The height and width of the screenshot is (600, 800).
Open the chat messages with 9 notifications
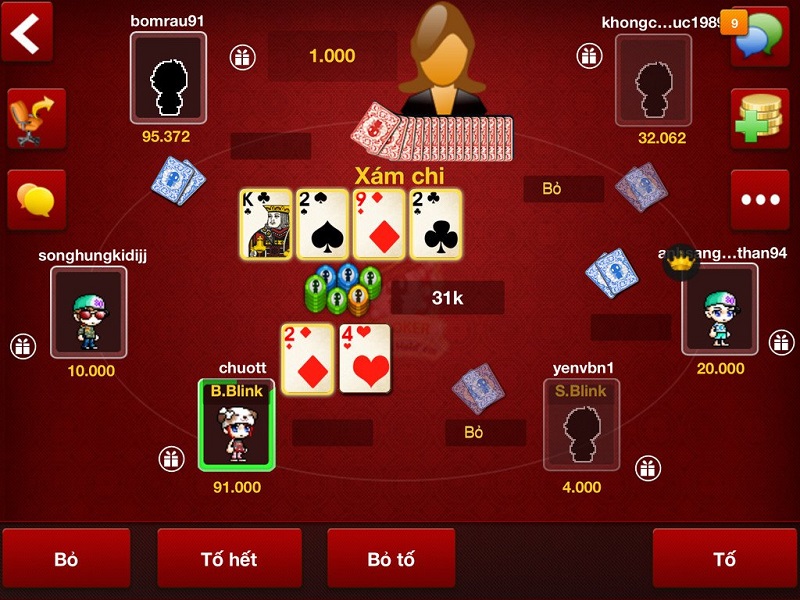758,36
